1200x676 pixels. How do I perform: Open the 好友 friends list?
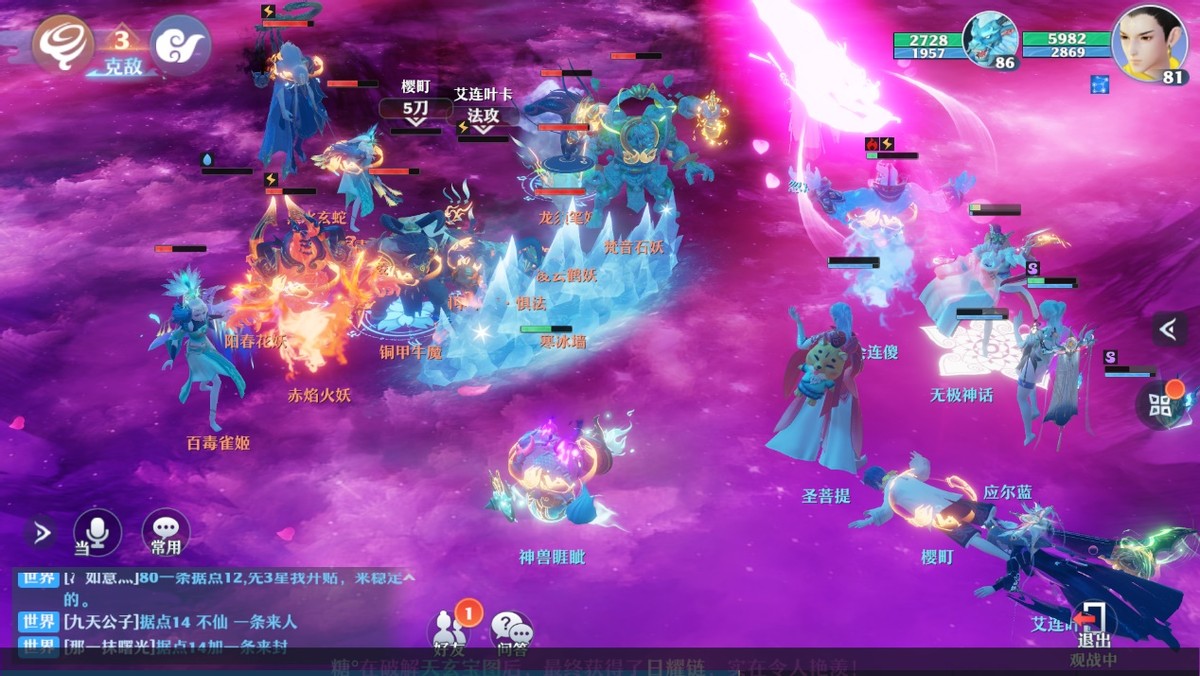pyautogui.click(x=450, y=632)
